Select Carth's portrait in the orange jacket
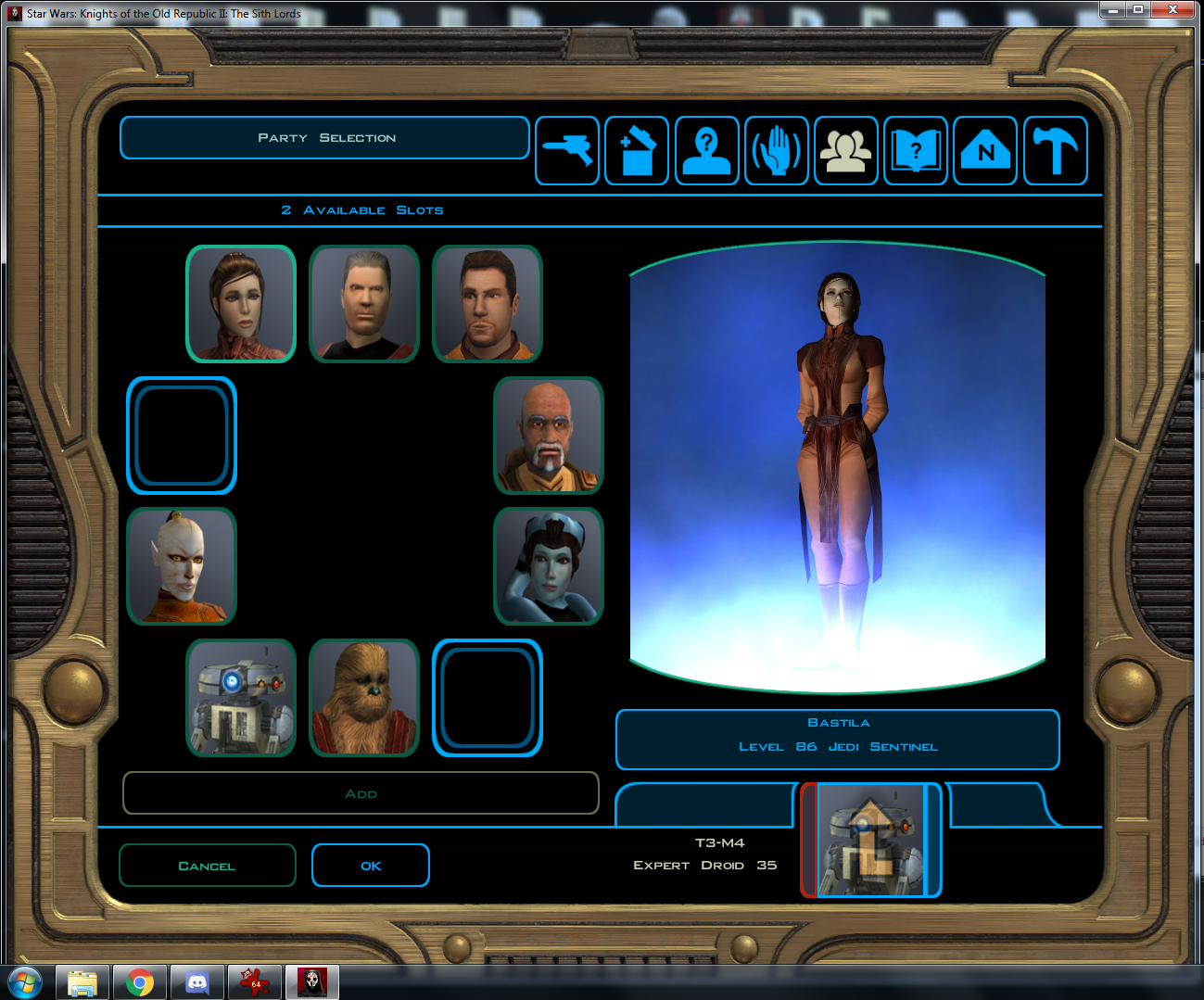Screen dimensions: 1204x1000 (488, 304)
